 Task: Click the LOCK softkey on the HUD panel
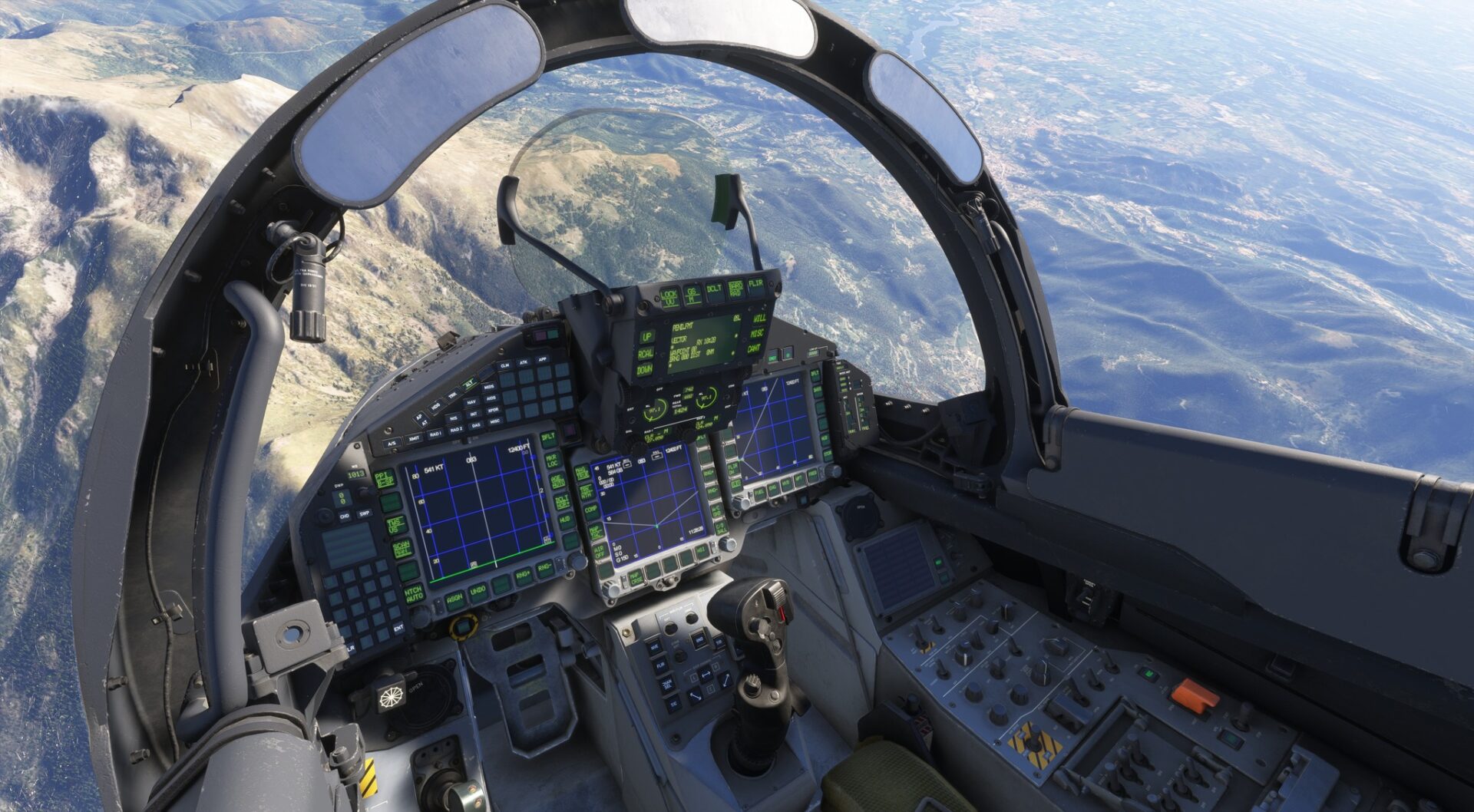[669, 296]
